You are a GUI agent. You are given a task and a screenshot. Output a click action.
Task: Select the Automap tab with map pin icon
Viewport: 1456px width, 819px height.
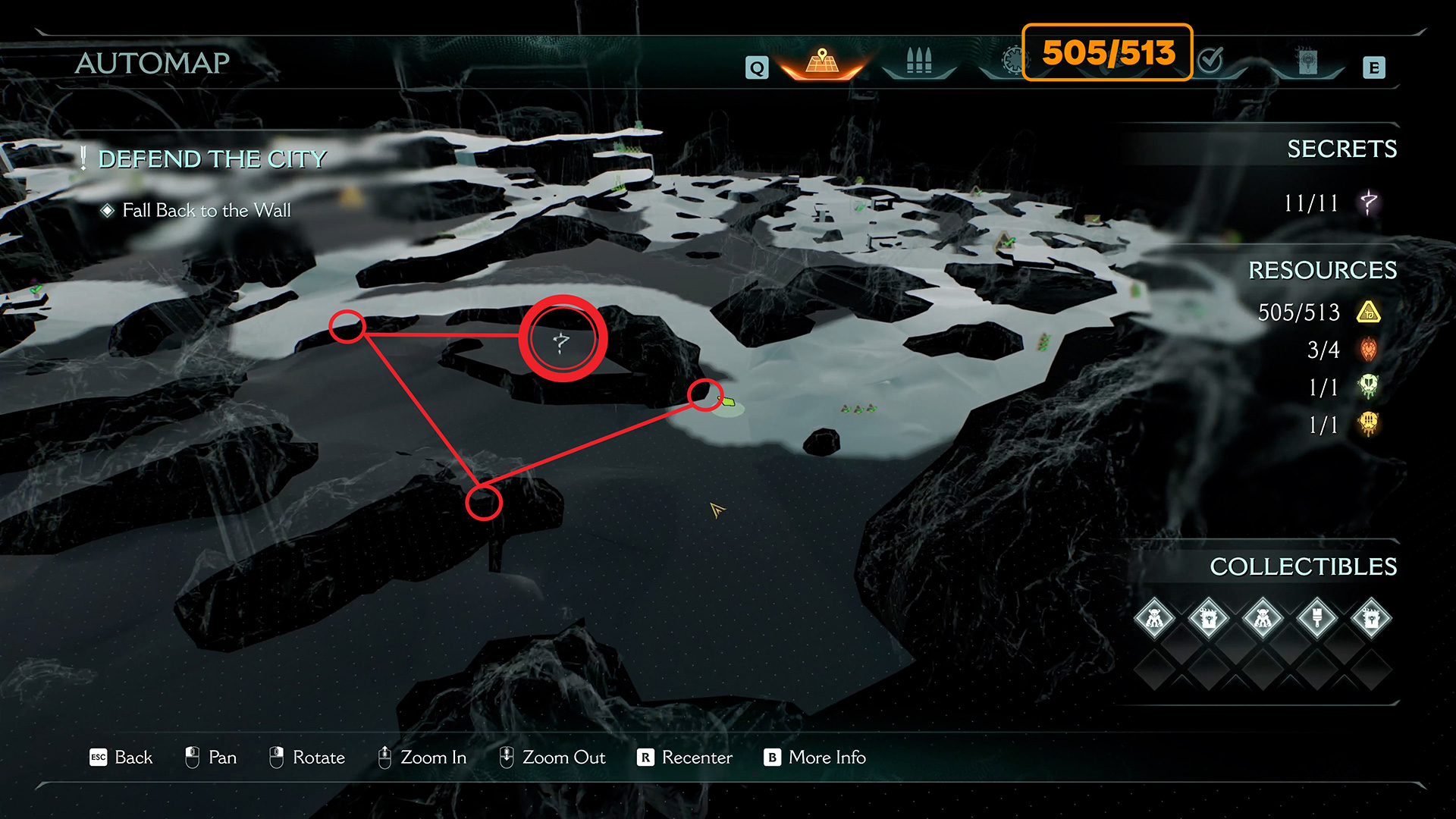[x=822, y=62]
